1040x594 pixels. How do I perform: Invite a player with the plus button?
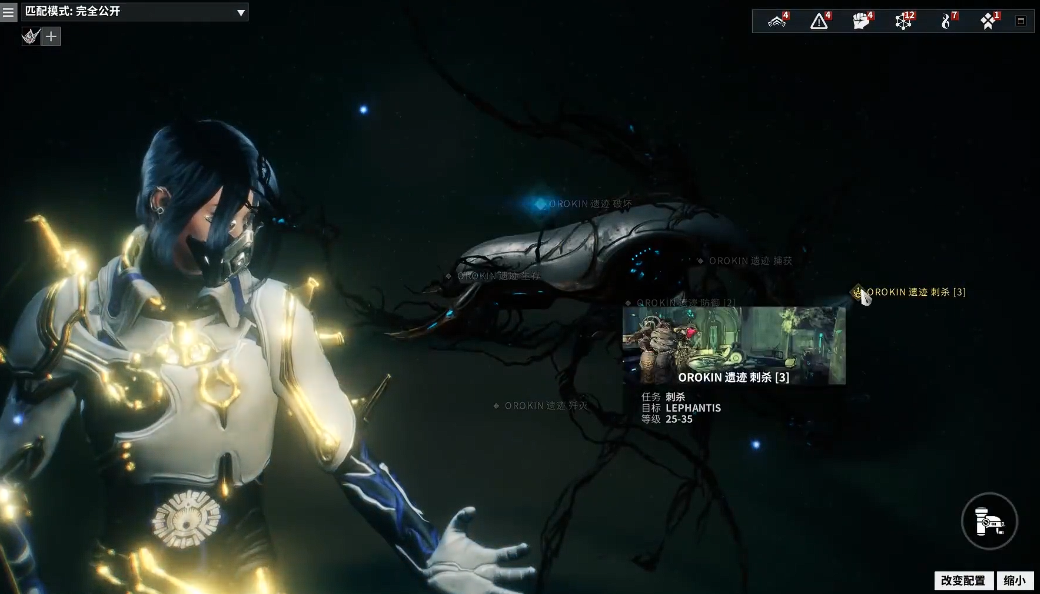tap(51, 36)
